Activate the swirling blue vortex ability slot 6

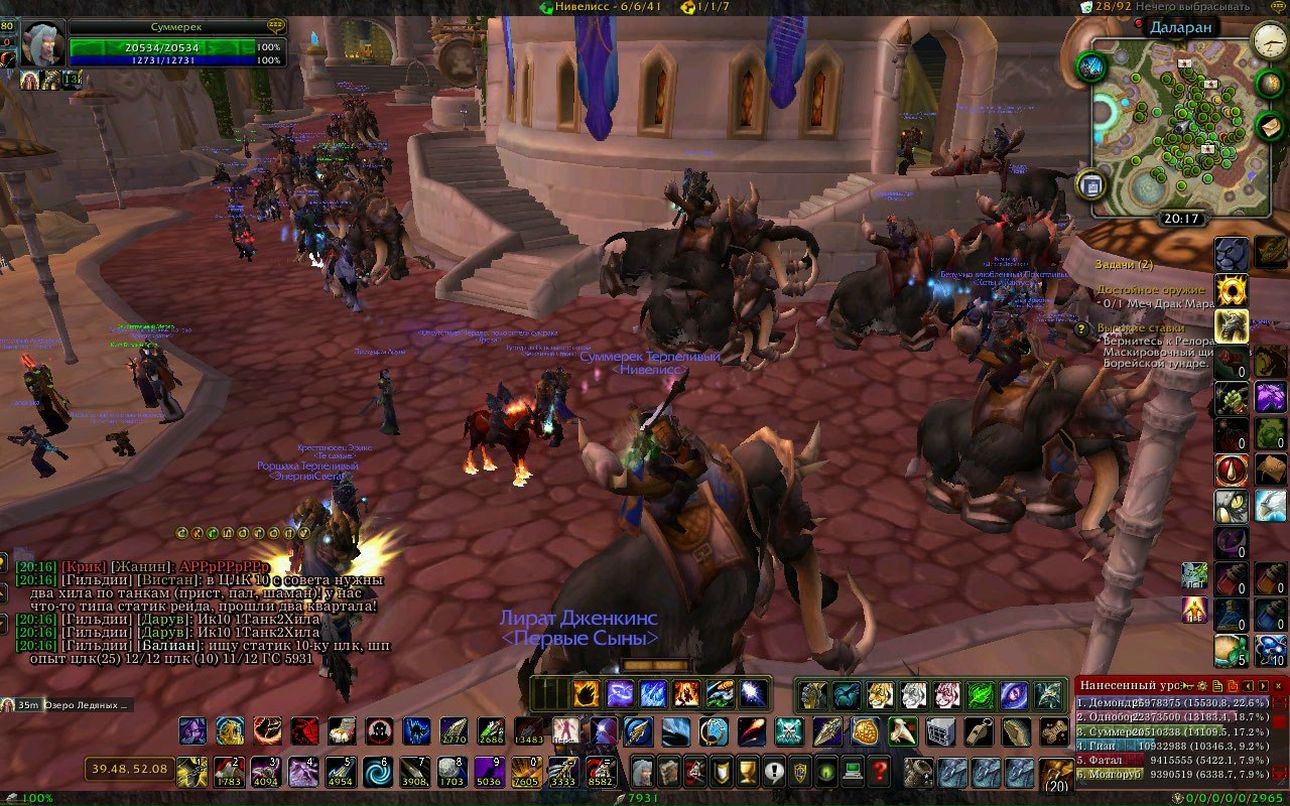tap(378, 771)
